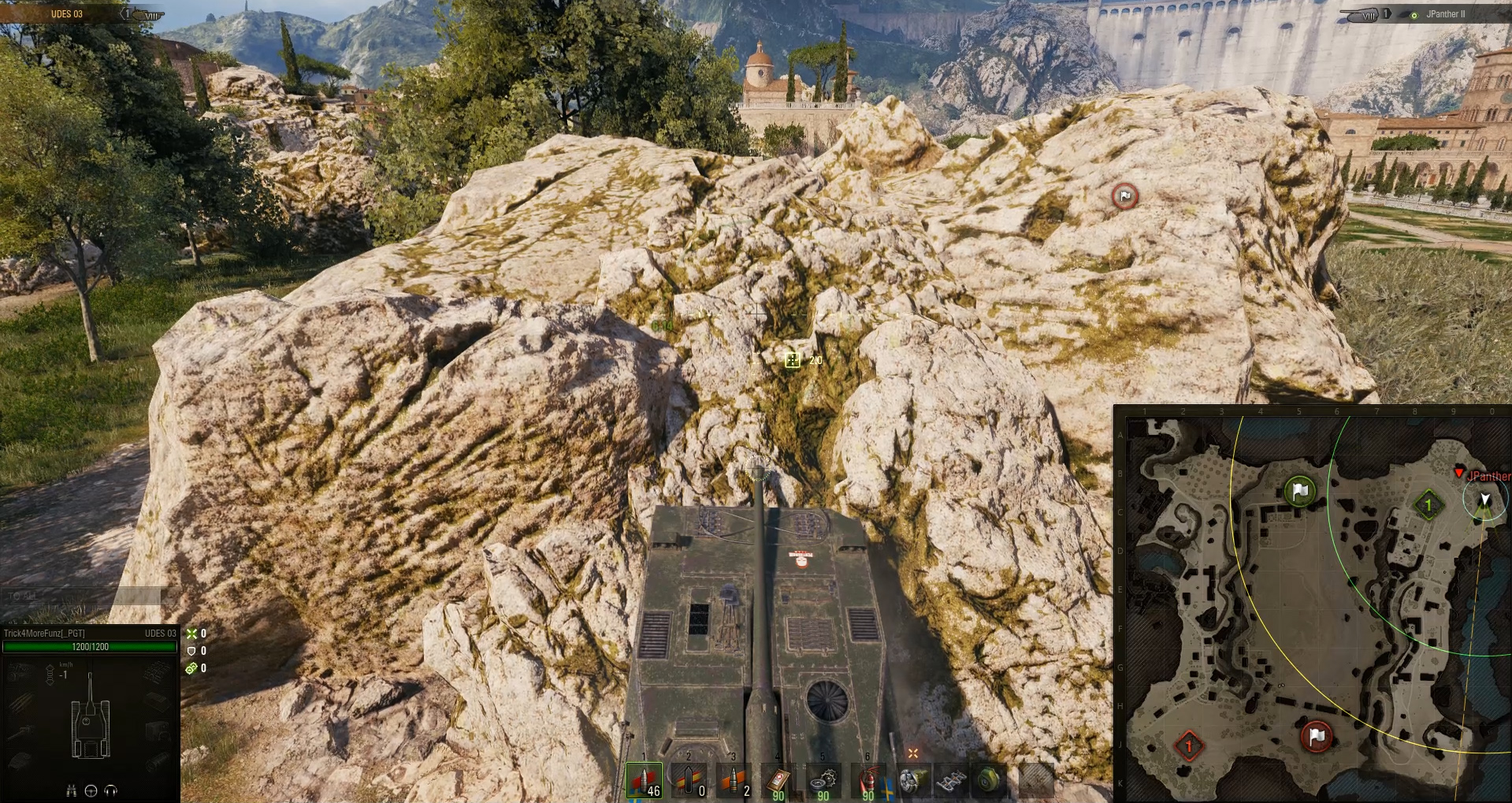The height and width of the screenshot is (803, 1512).
Task: Click the blocked damage shield counter
Action: (191, 652)
